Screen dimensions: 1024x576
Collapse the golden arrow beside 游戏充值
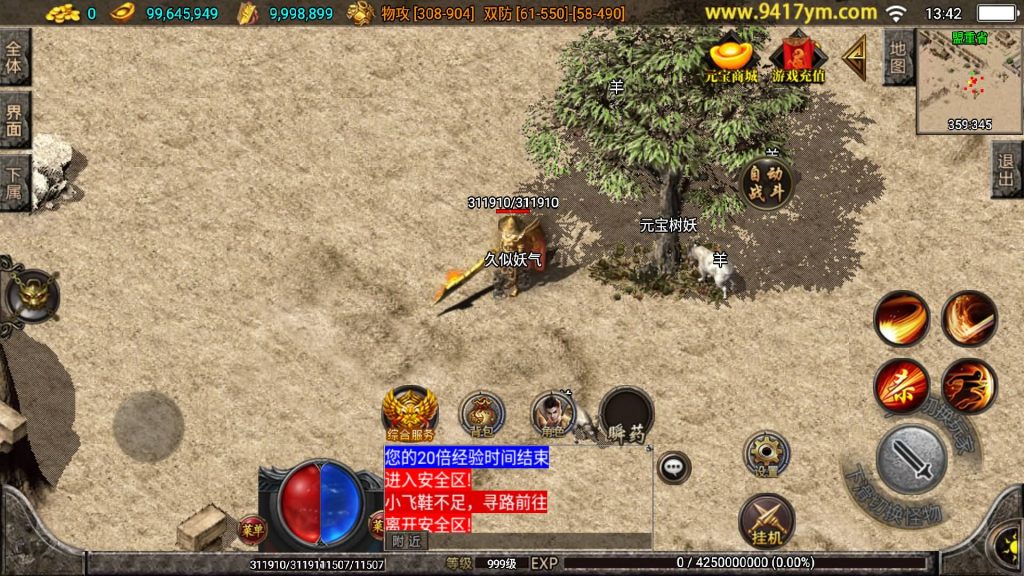(x=854, y=58)
